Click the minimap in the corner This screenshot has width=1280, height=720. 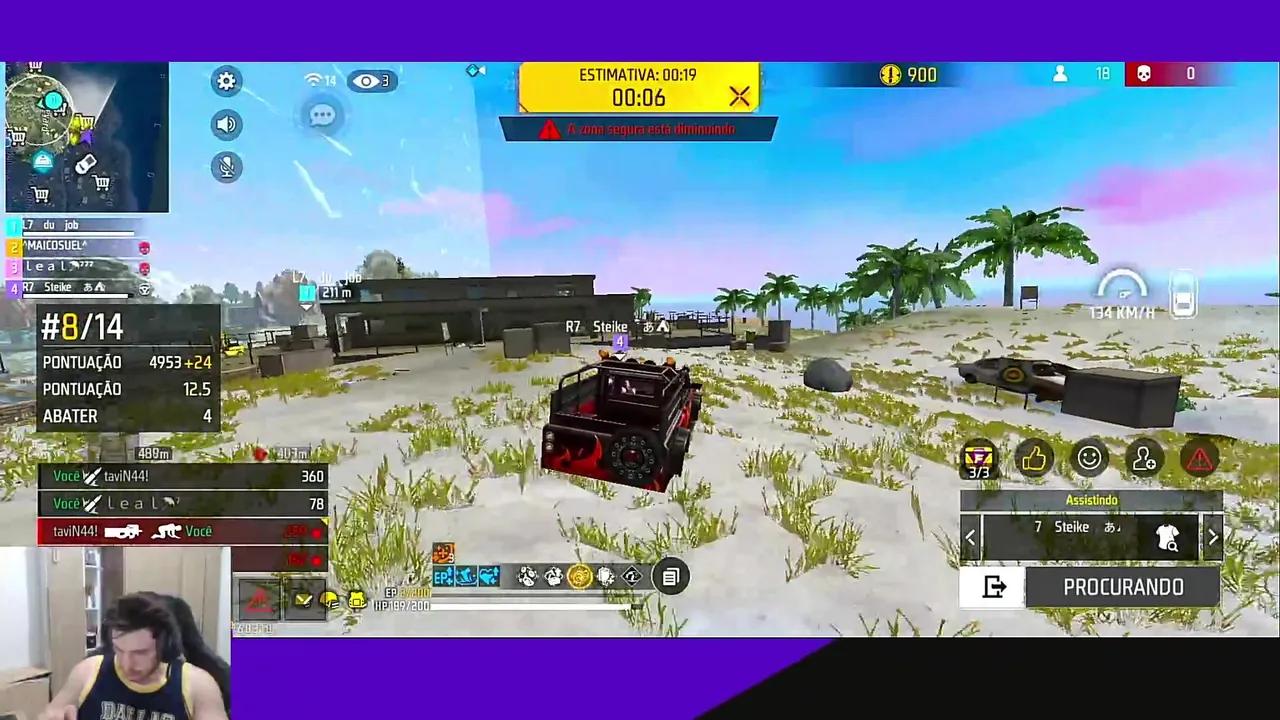(x=85, y=135)
